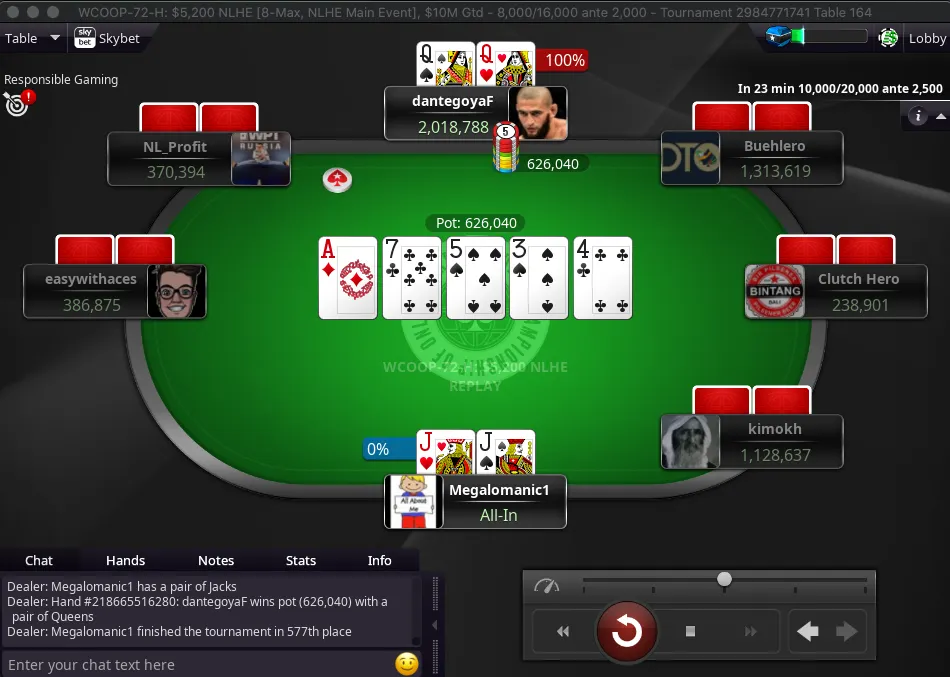Select Megalomanic1's player seat
The image size is (950, 677).
point(475,502)
